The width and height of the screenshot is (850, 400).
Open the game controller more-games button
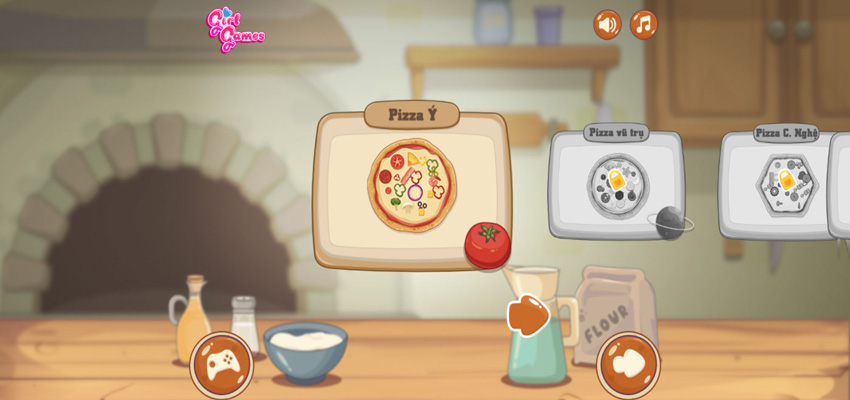(x=221, y=364)
